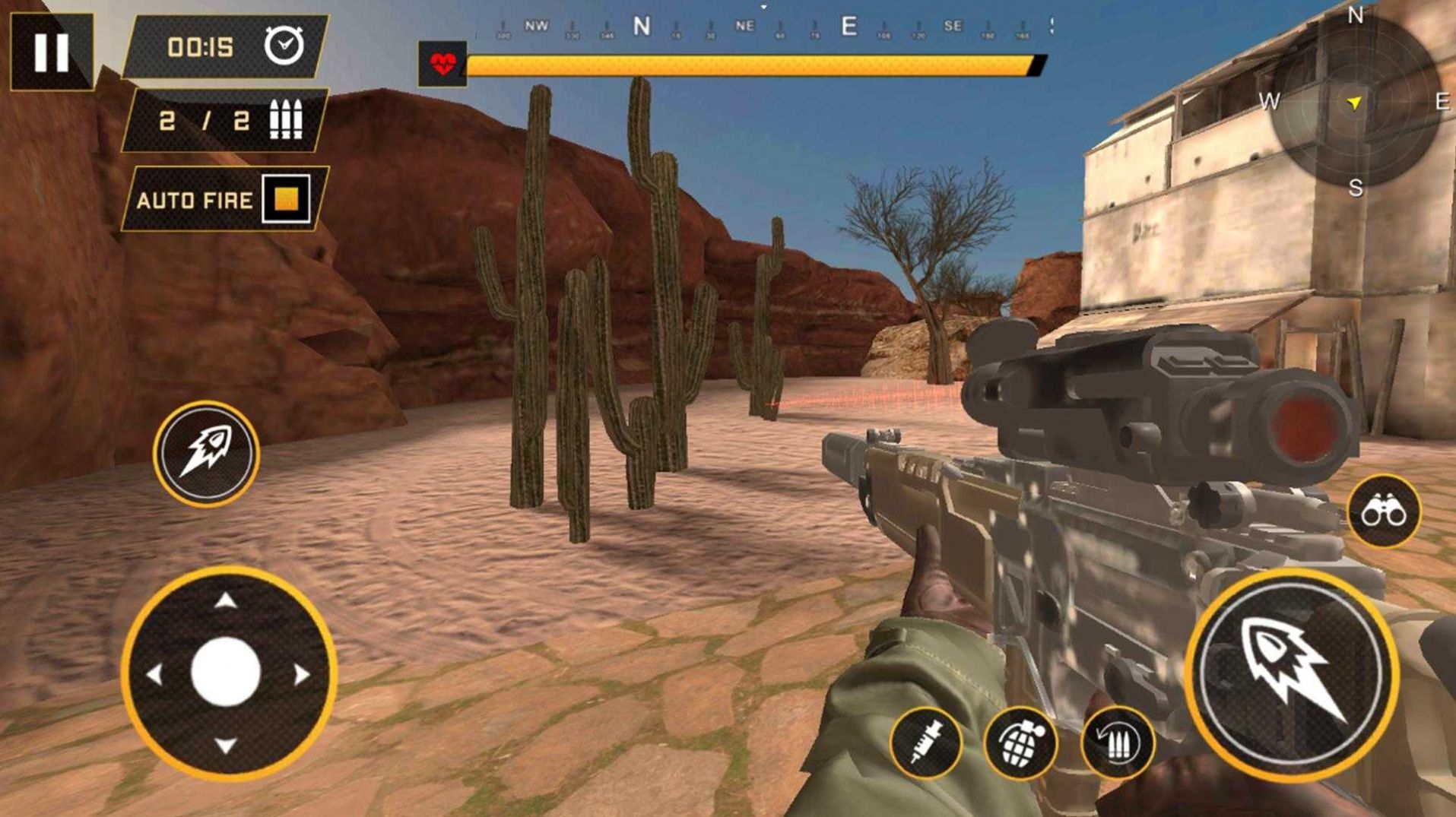Move backward with joystick down arrow

coord(225,745)
